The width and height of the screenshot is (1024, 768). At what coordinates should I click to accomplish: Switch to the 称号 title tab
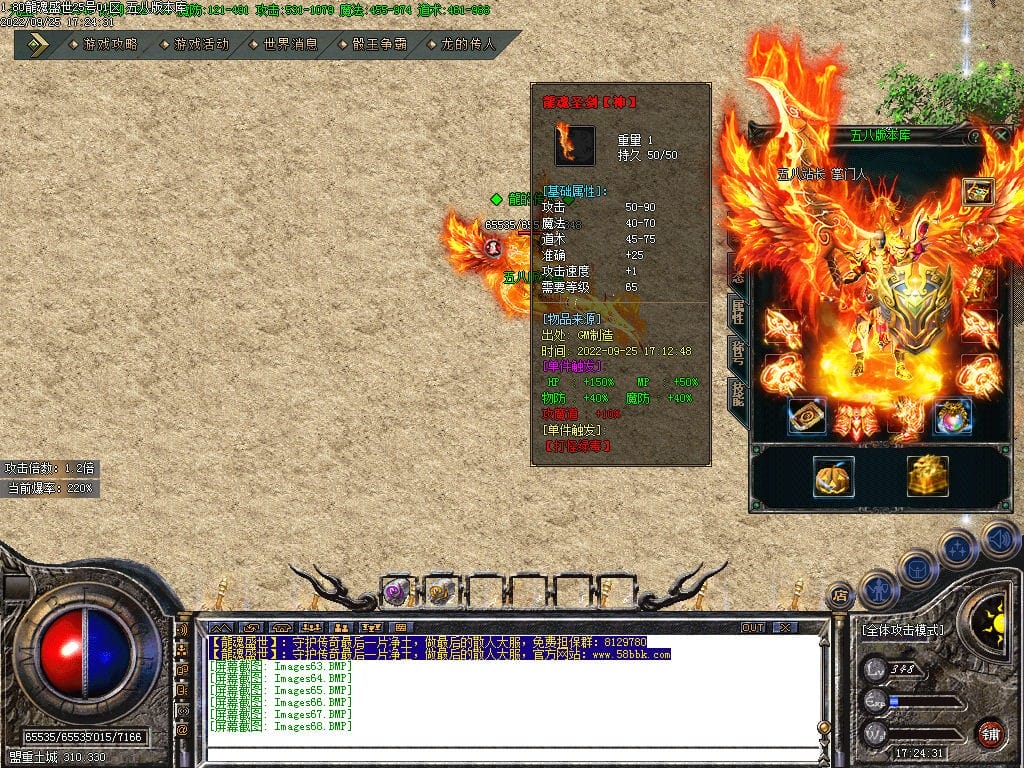click(x=738, y=352)
